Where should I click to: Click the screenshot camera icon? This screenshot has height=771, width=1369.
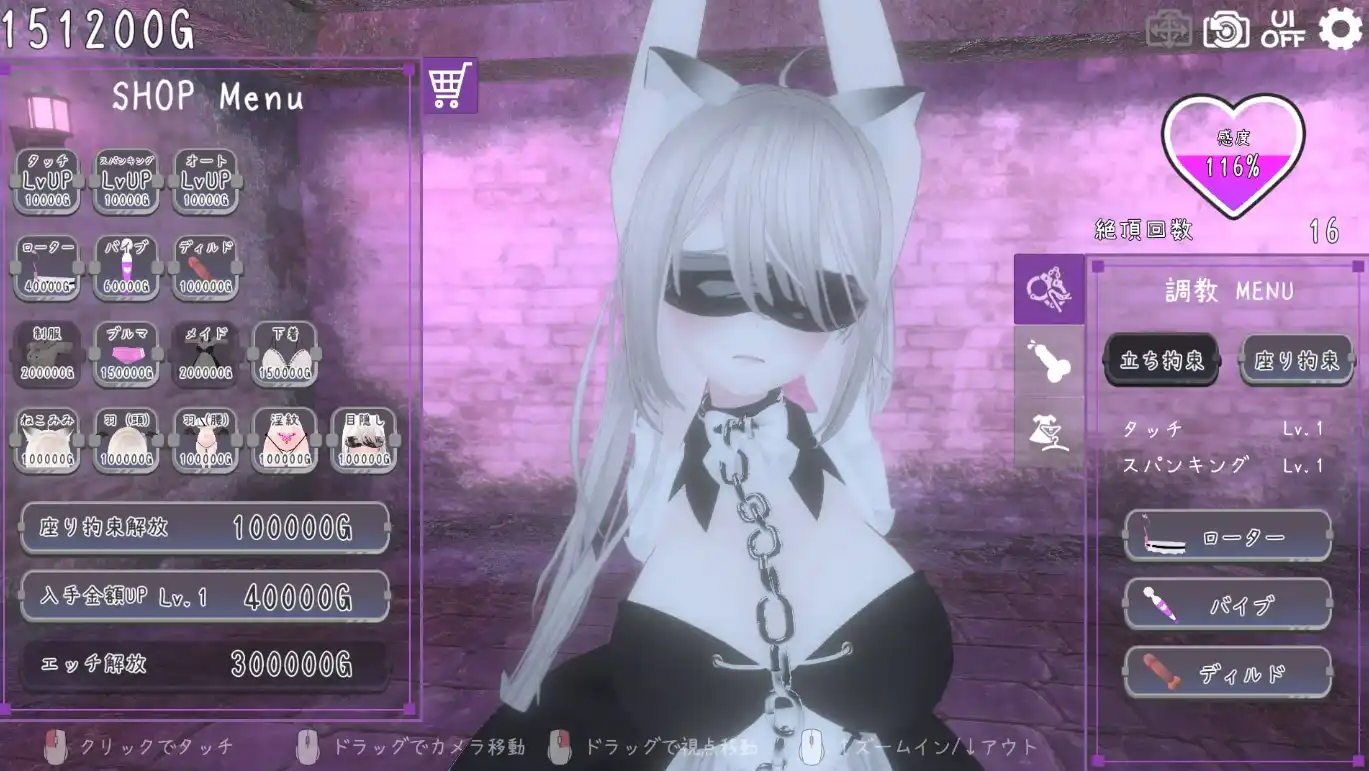[x=1227, y=29]
